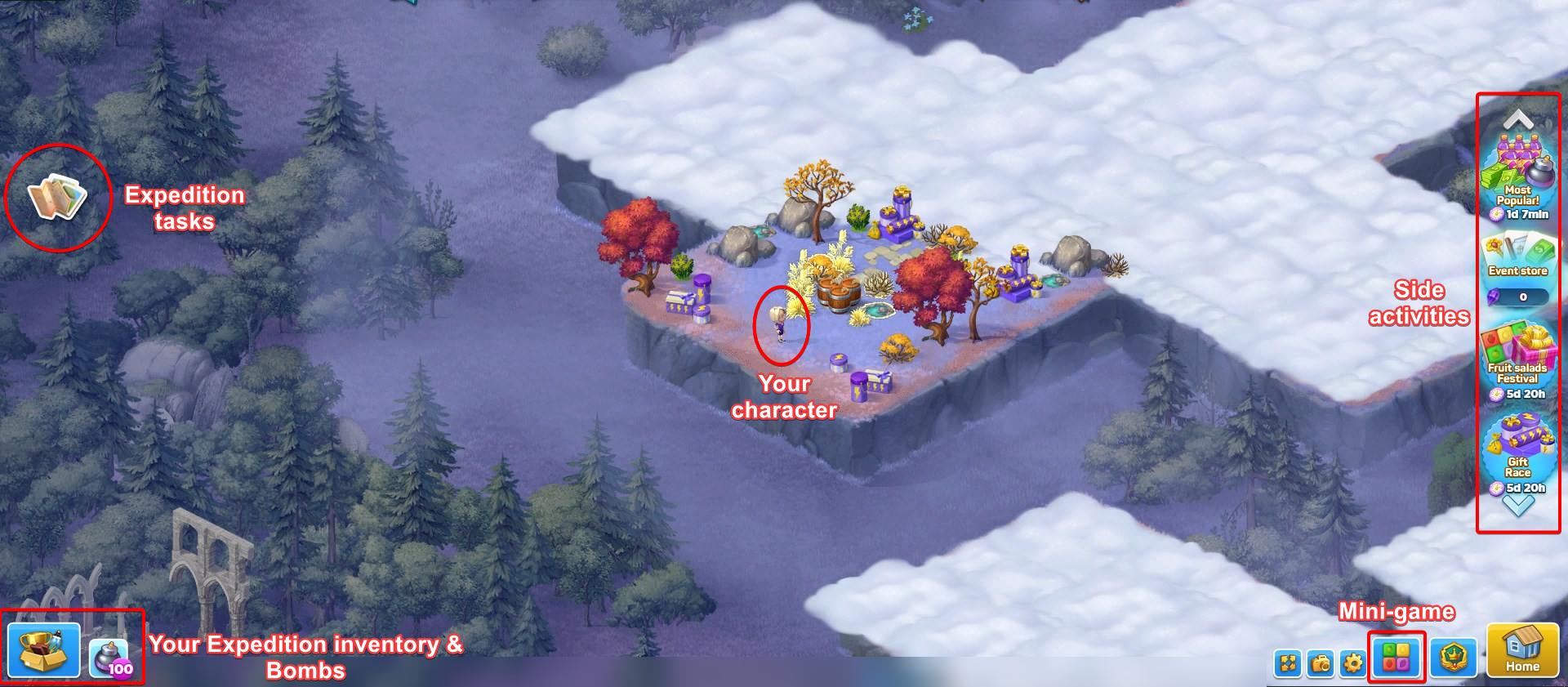Open settings via the gear button

click(x=1353, y=663)
